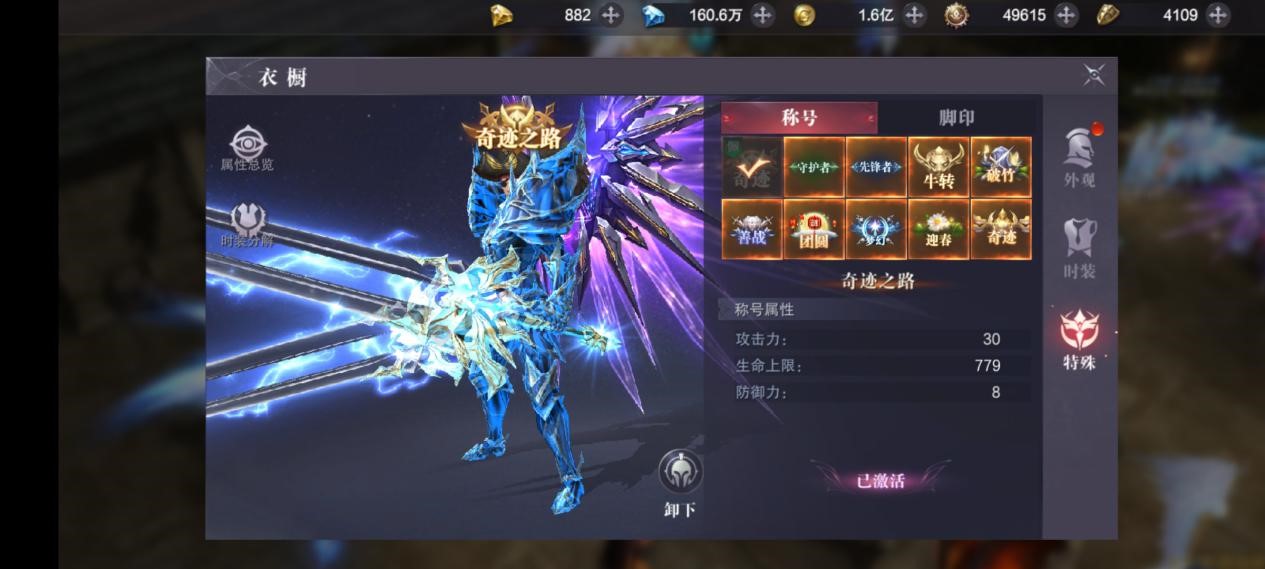The image size is (1265, 569).
Task: Choose the 破竹 title tile
Action: coord(1001,167)
